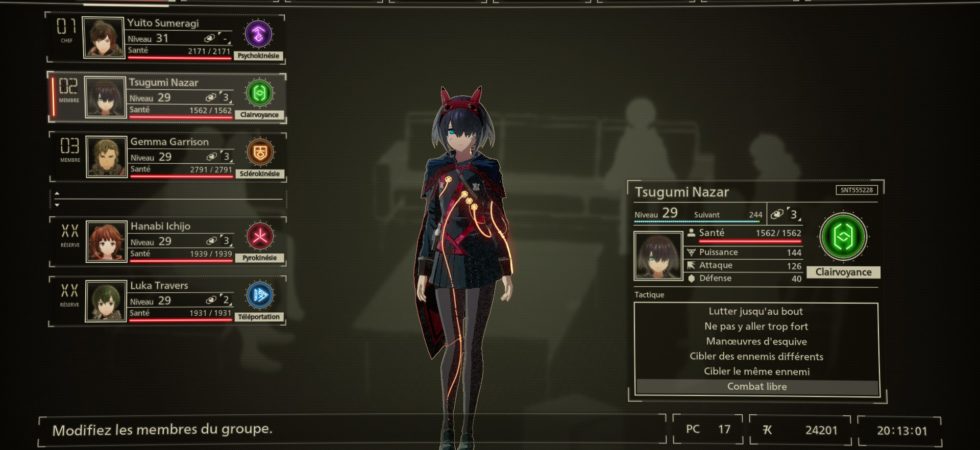Select Gemma Garrison party row

pyautogui.click(x=165, y=157)
